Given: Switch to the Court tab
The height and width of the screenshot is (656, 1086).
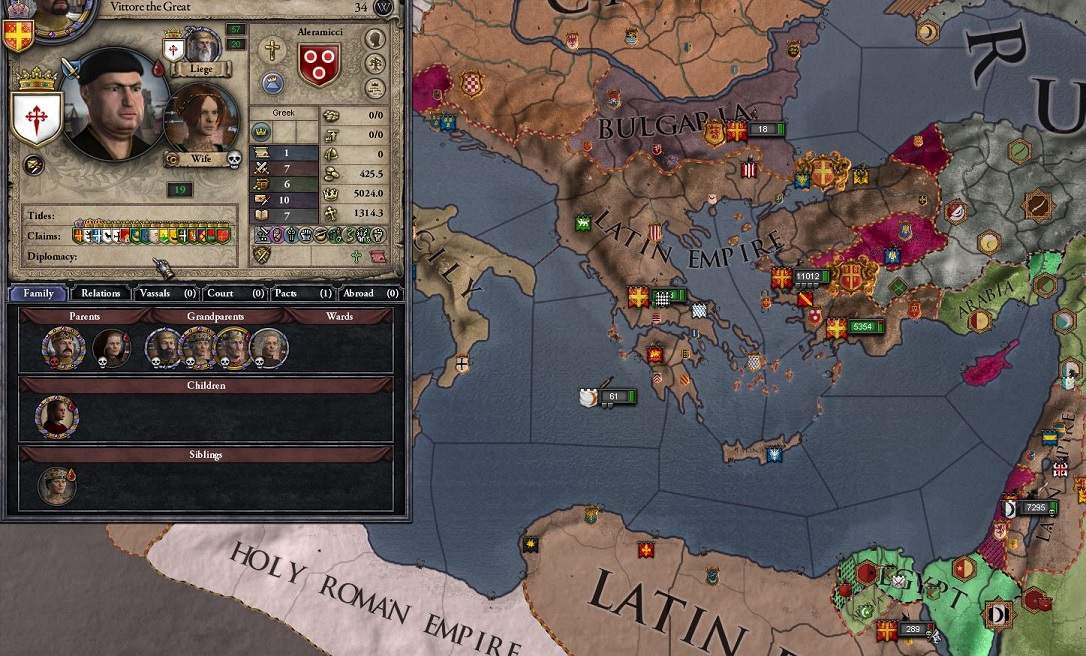Looking at the screenshot, I should pyautogui.click(x=235, y=293).
